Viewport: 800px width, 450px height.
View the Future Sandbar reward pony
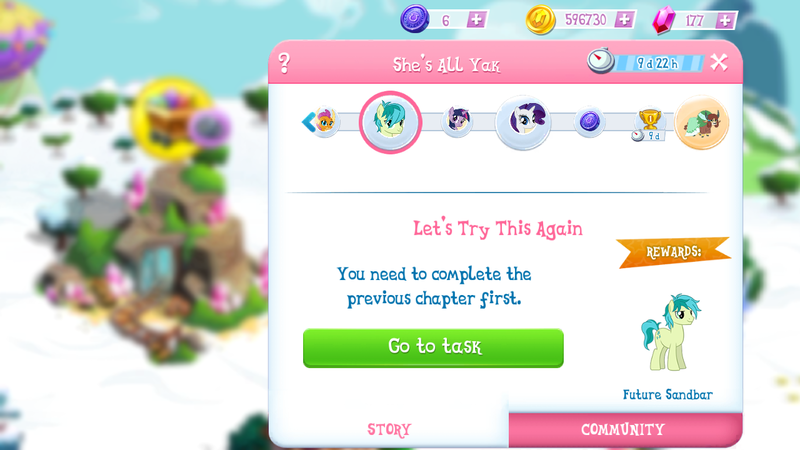coord(667,332)
